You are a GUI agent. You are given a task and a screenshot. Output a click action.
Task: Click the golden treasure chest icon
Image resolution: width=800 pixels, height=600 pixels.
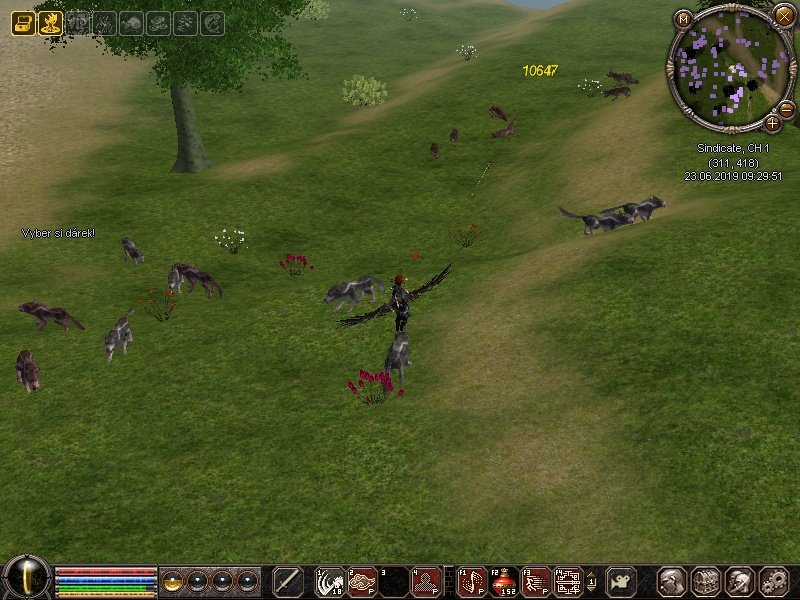pyautogui.click(x=23, y=23)
